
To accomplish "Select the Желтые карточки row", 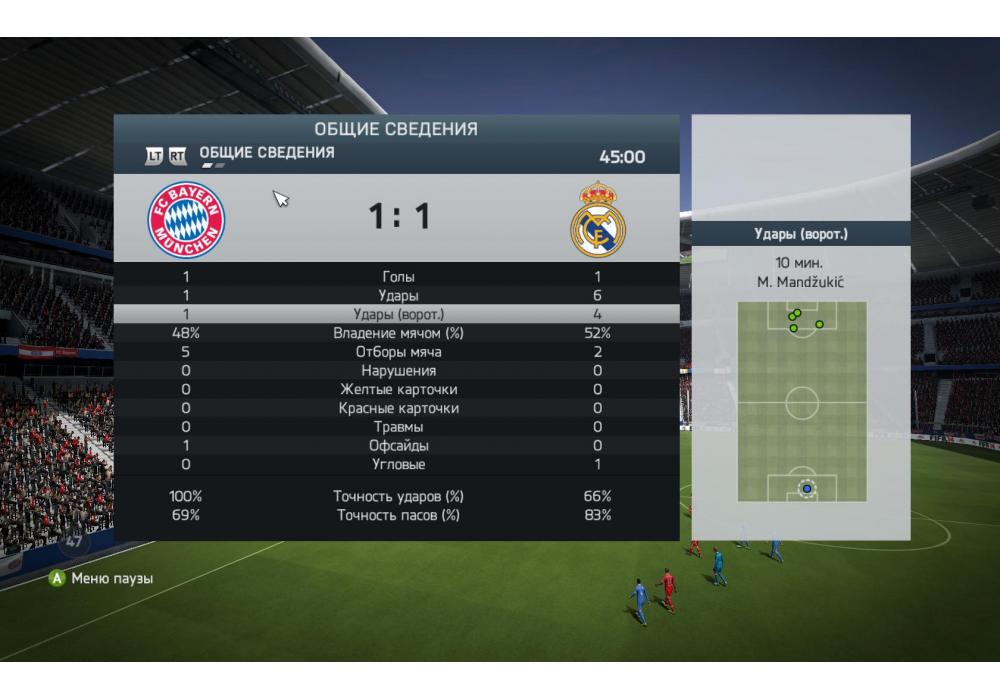I will point(397,390).
